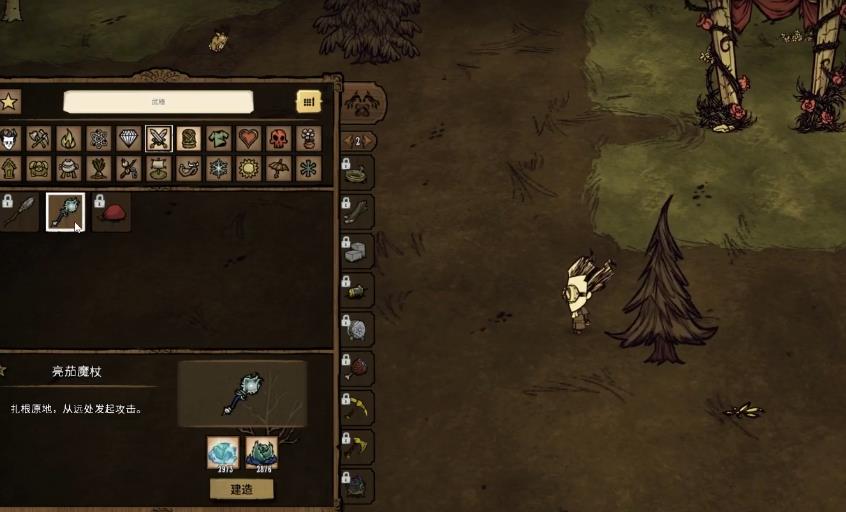This screenshot has width=846, height=512.
Task: Click the blue gem ingredient icon
Action: [222, 452]
